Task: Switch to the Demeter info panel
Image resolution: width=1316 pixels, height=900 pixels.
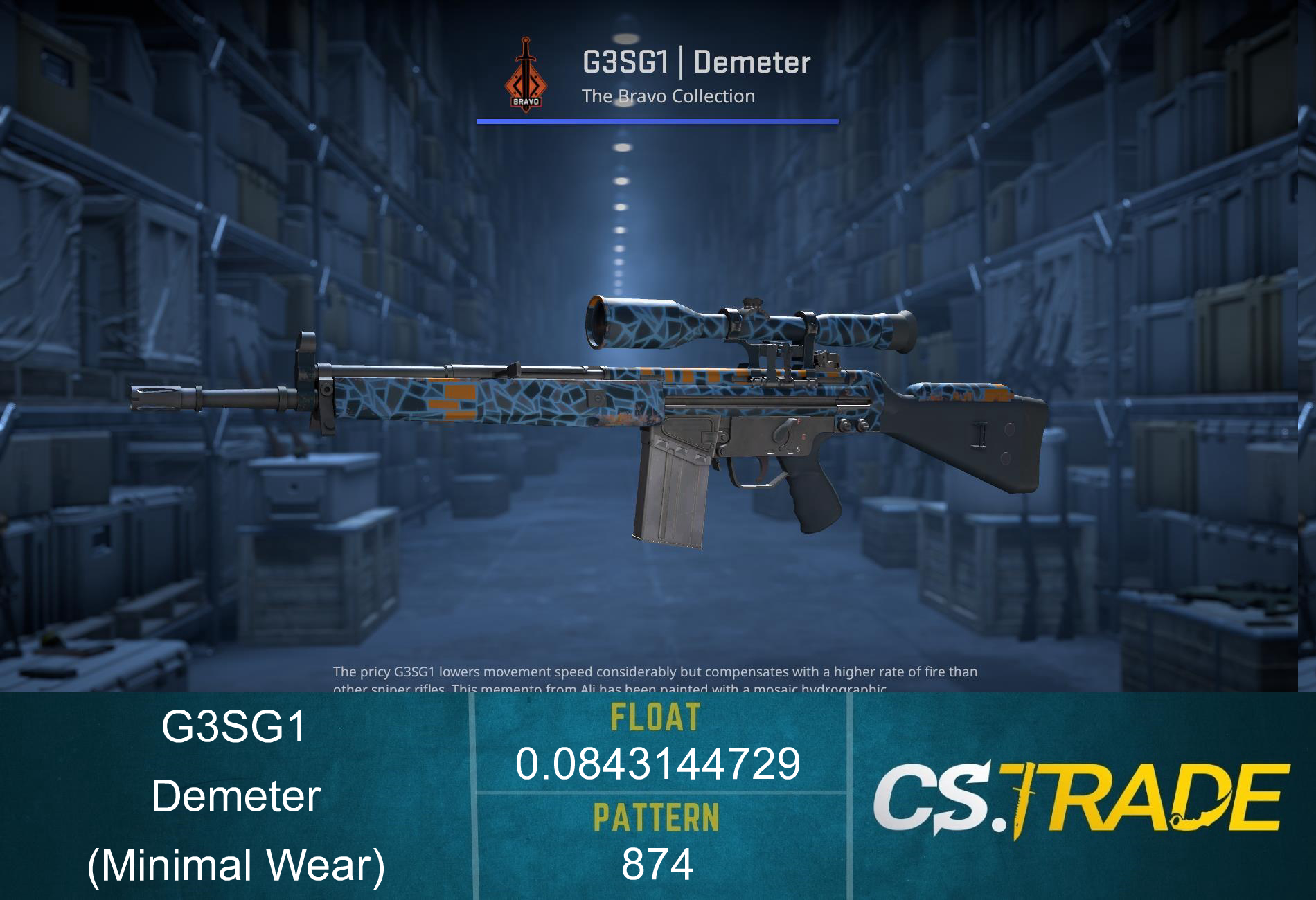Action: pyautogui.click(x=235, y=798)
